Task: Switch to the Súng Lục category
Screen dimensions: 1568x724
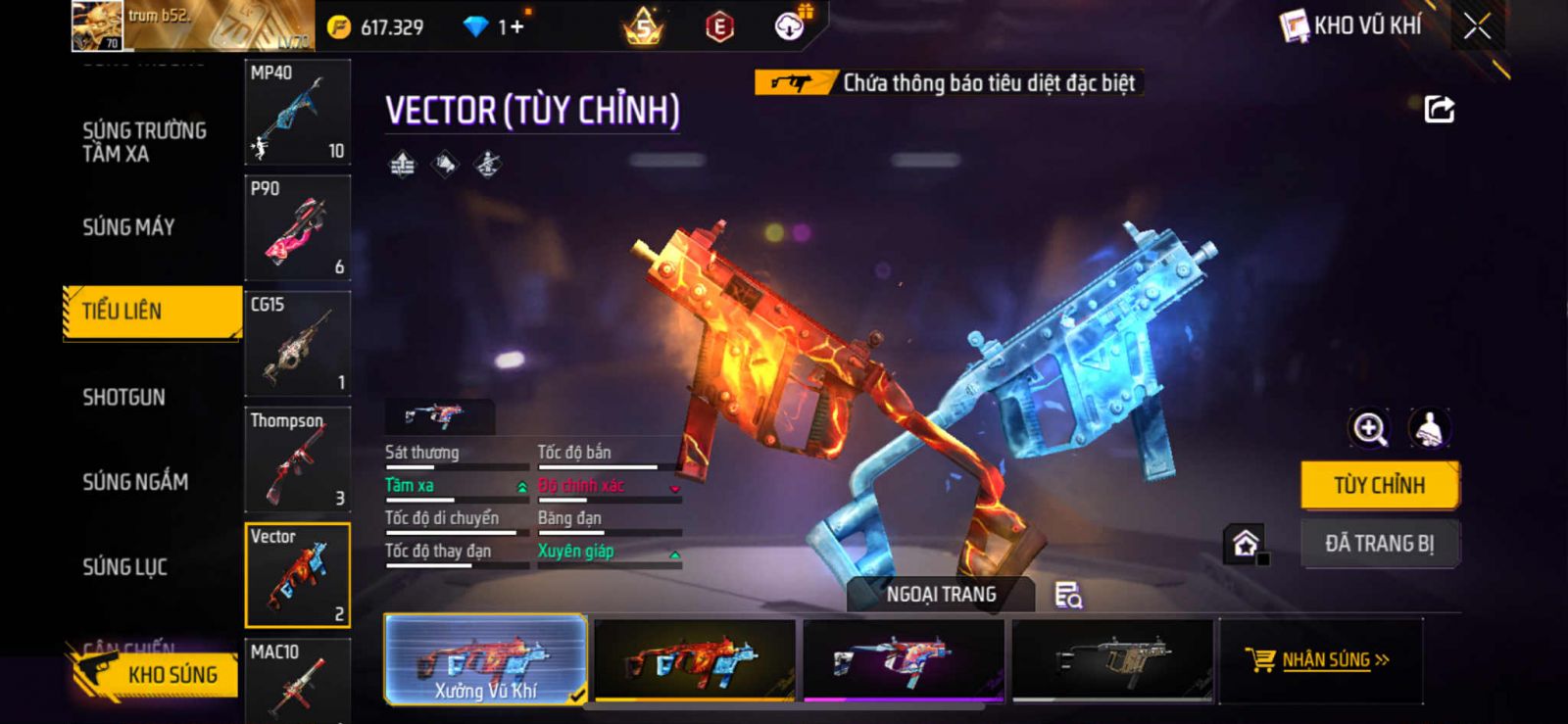Action: pos(124,566)
